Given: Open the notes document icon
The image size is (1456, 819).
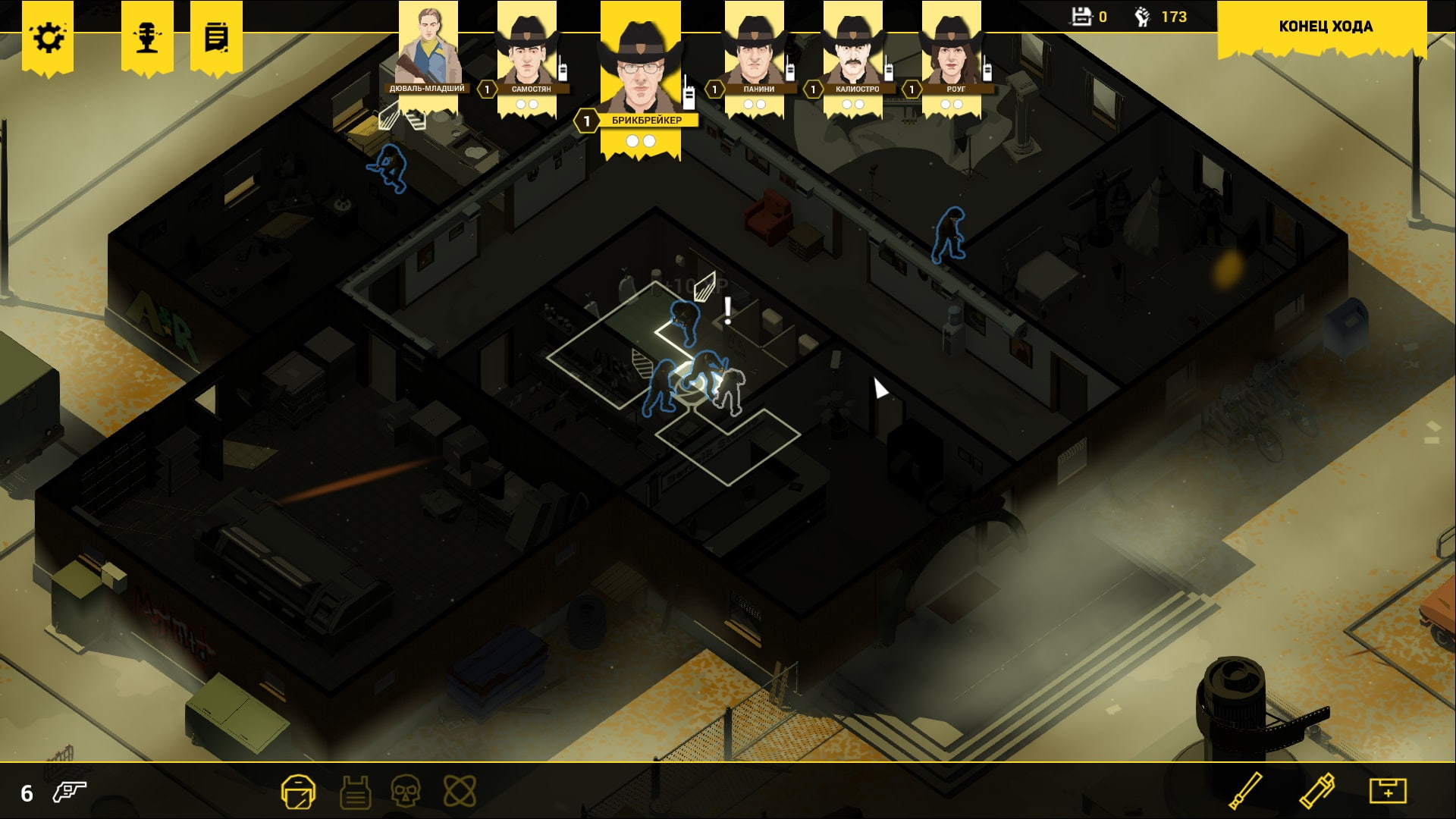Looking at the screenshot, I should [x=216, y=37].
